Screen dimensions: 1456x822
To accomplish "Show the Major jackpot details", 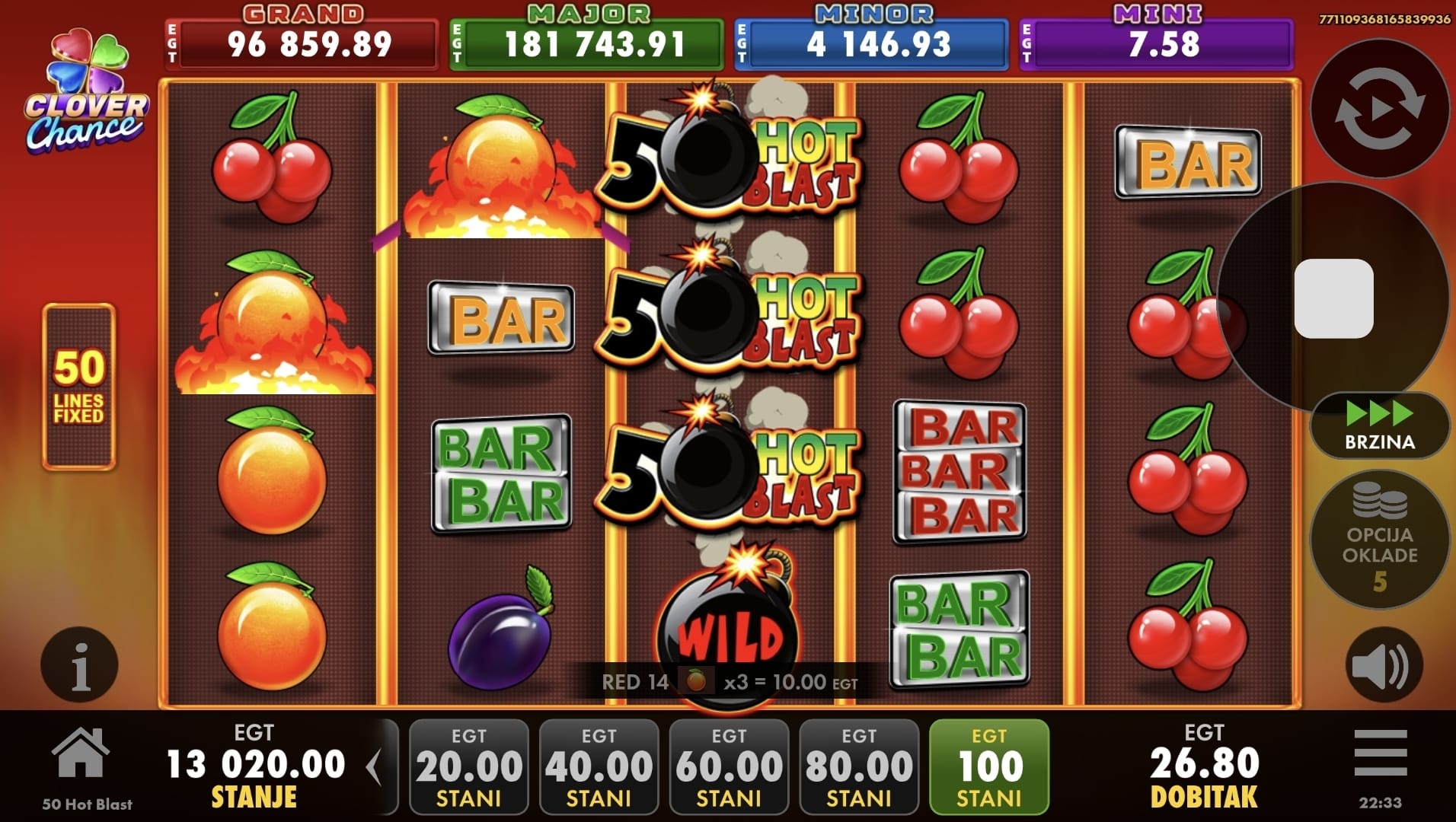I will pos(586,43).
